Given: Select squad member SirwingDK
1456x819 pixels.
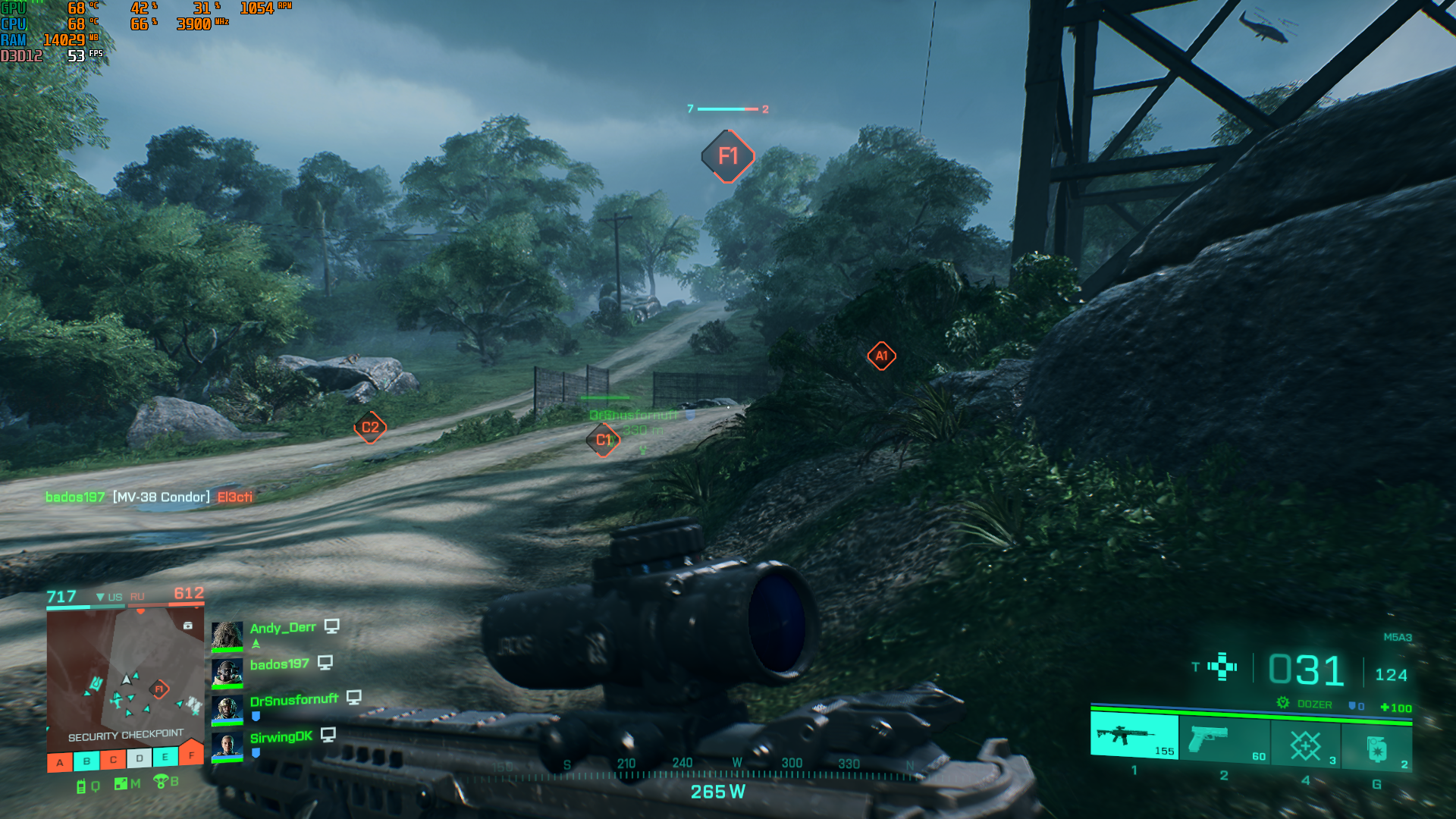Looking at the screenshot, I should point(281,737).
